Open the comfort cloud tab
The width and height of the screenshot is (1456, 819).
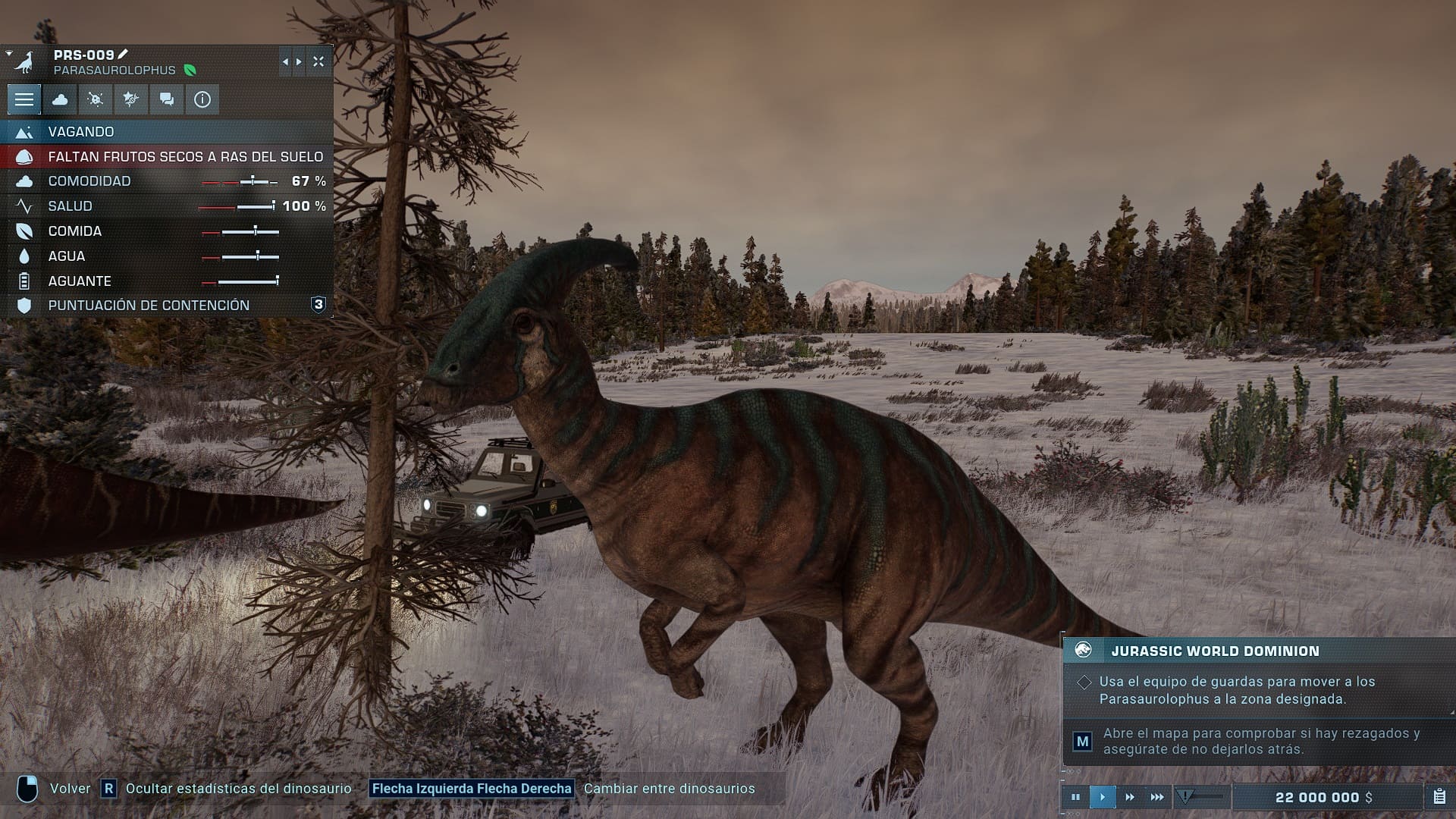pyautogui.click(x=60, y=99)
